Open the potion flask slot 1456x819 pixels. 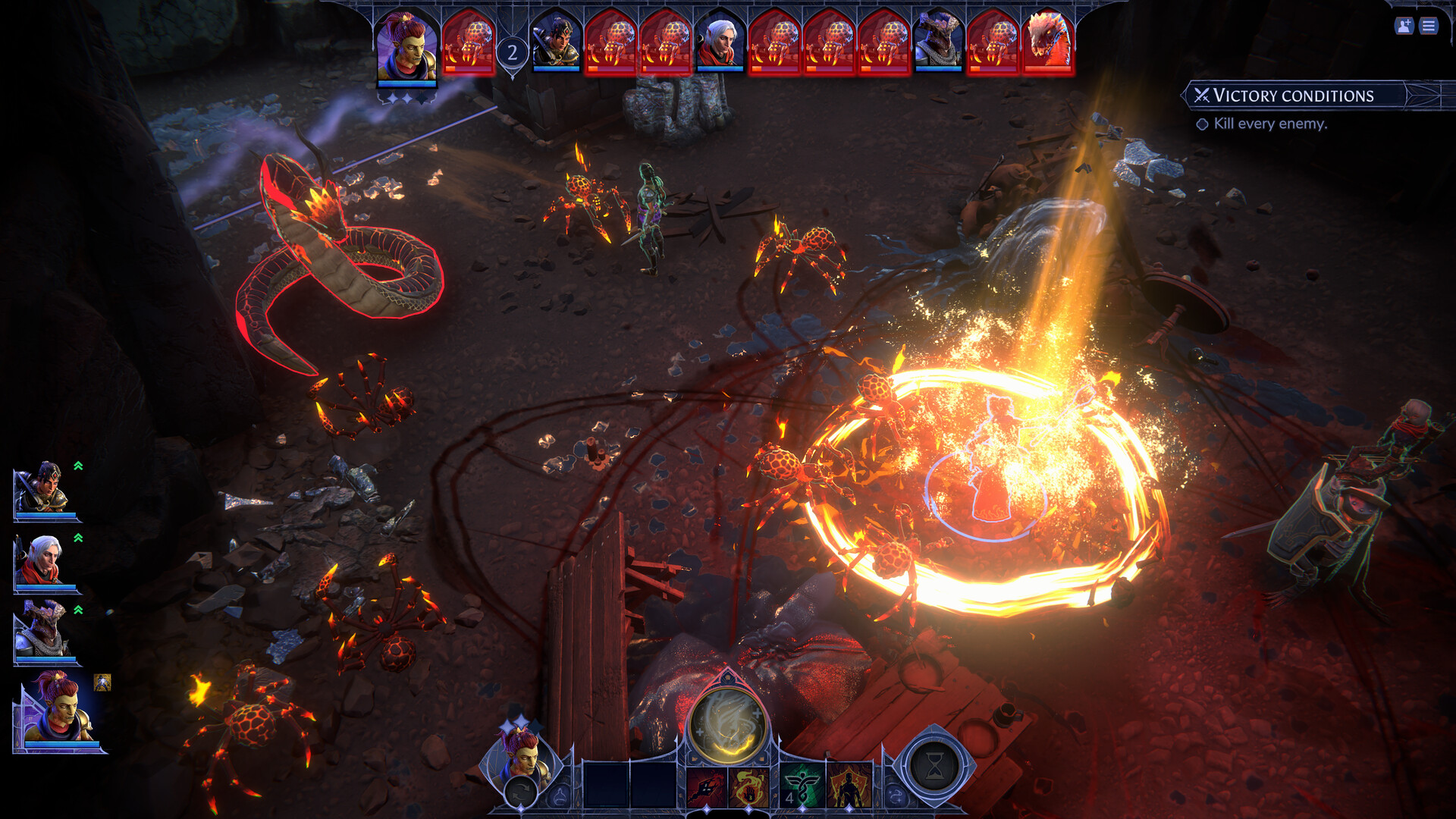point(560,796)
